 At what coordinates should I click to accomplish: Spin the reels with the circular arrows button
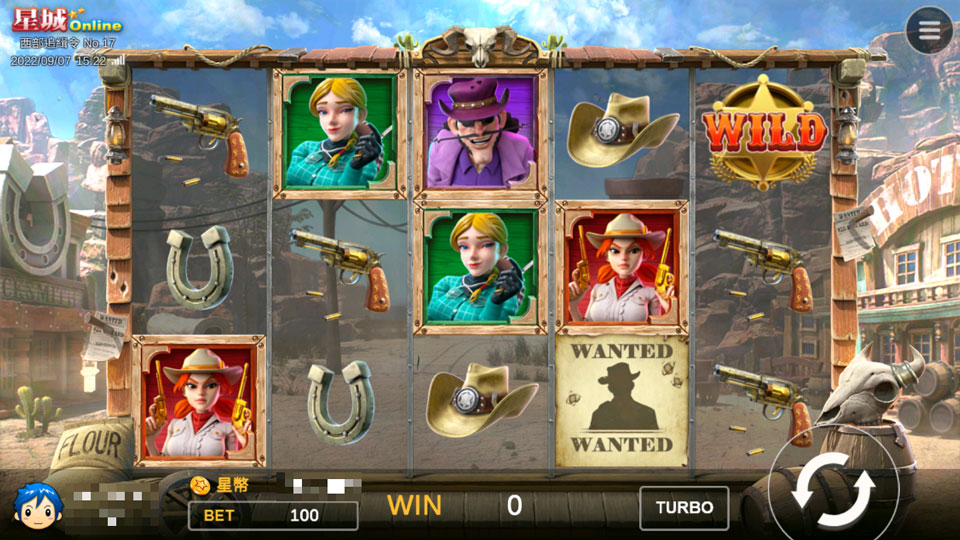[833, 490]
